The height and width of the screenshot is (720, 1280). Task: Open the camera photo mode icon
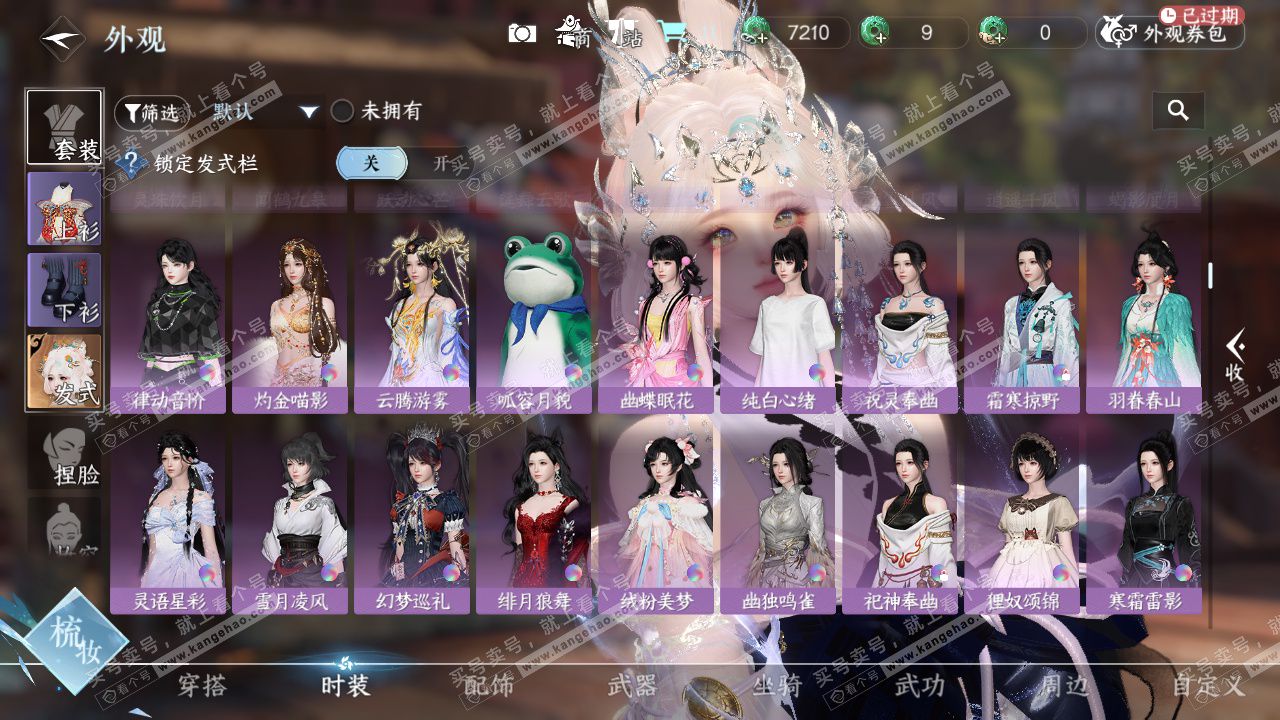coord(522,33)
